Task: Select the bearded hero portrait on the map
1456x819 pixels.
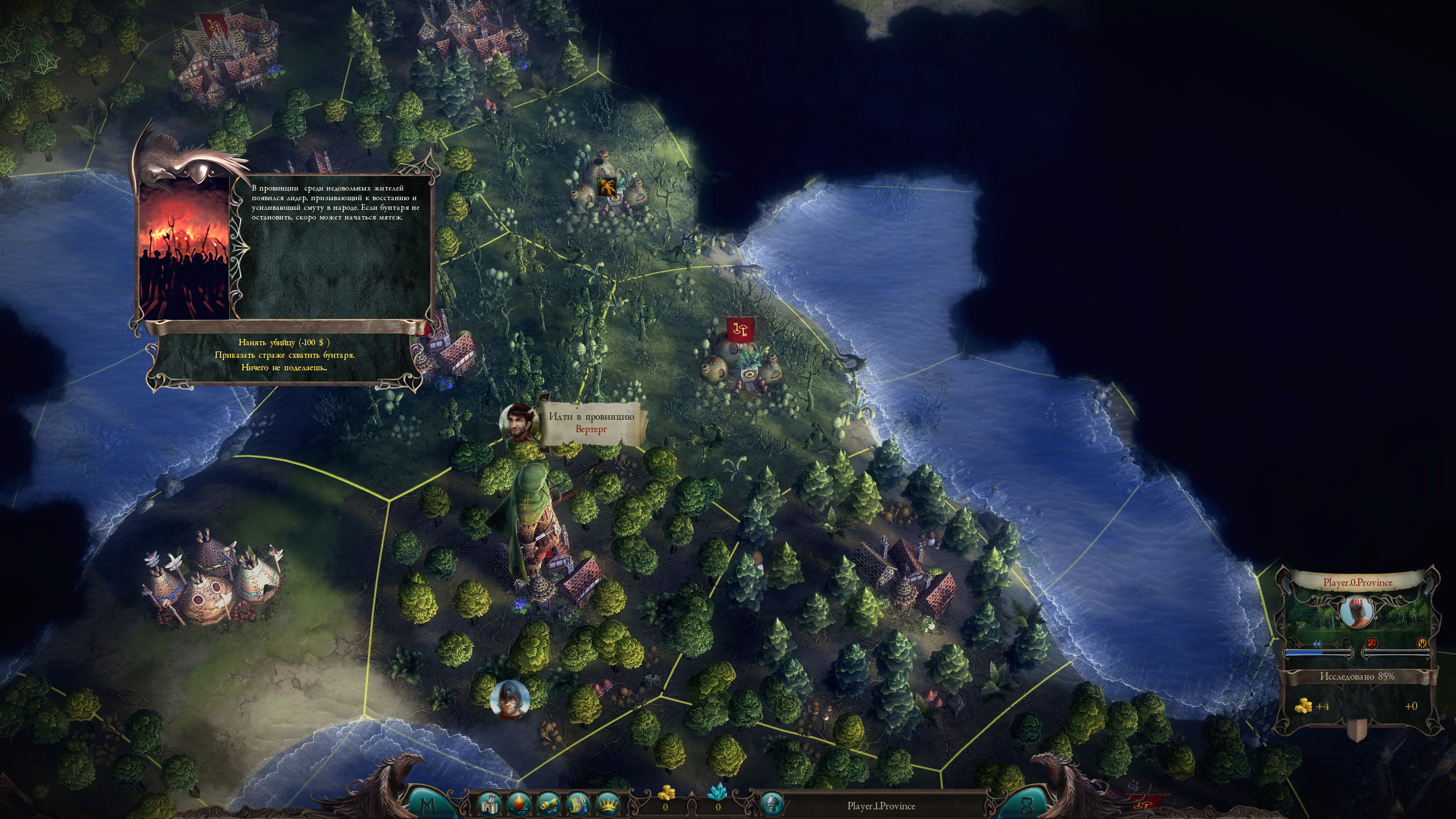Action: tap(519, 424)
